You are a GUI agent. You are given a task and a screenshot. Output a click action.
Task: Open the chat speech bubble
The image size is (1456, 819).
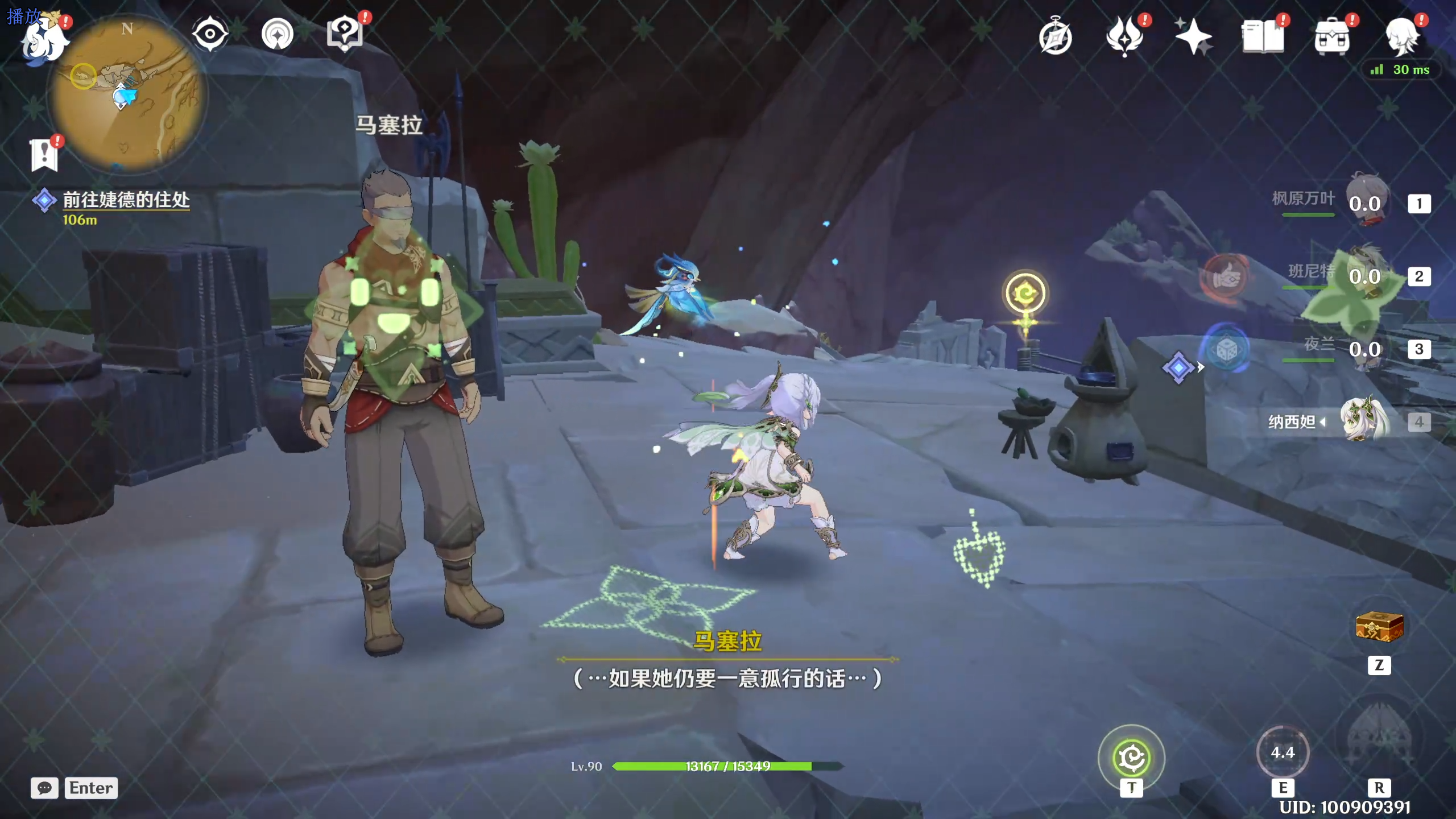tap(44, 788)
